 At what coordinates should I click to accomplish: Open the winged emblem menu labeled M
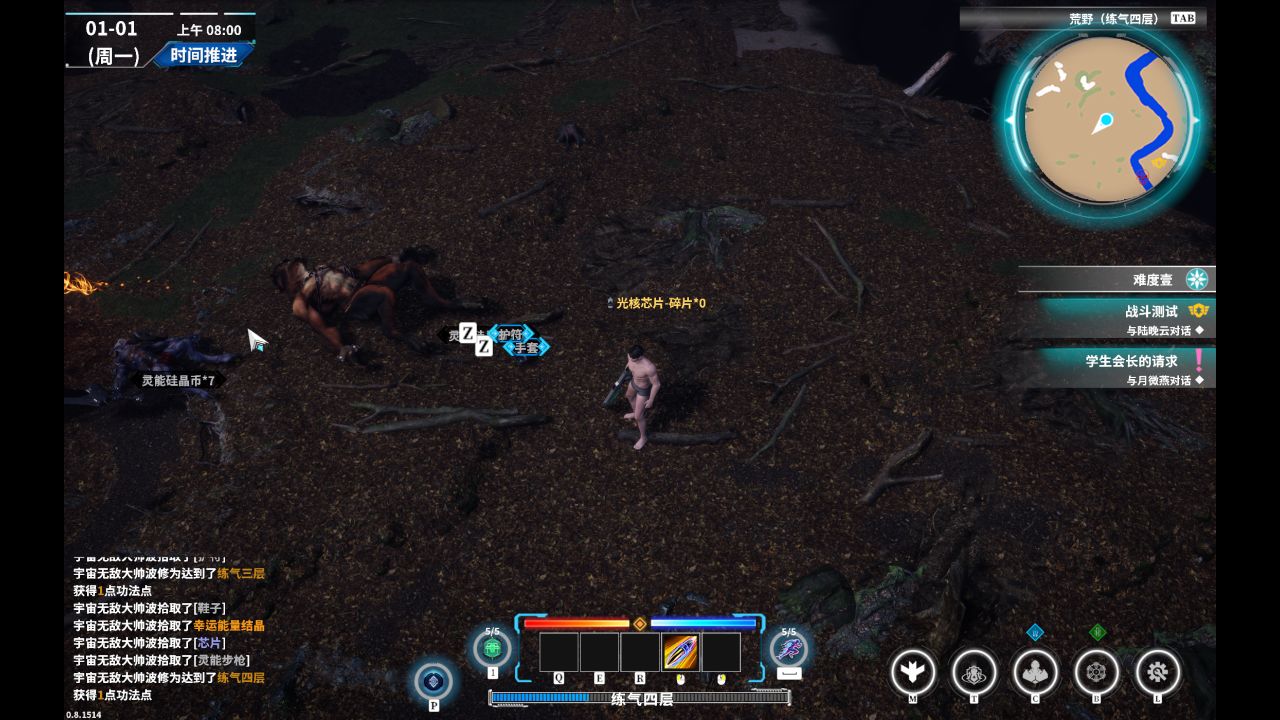pyautogui.click(x=913, y=672)
